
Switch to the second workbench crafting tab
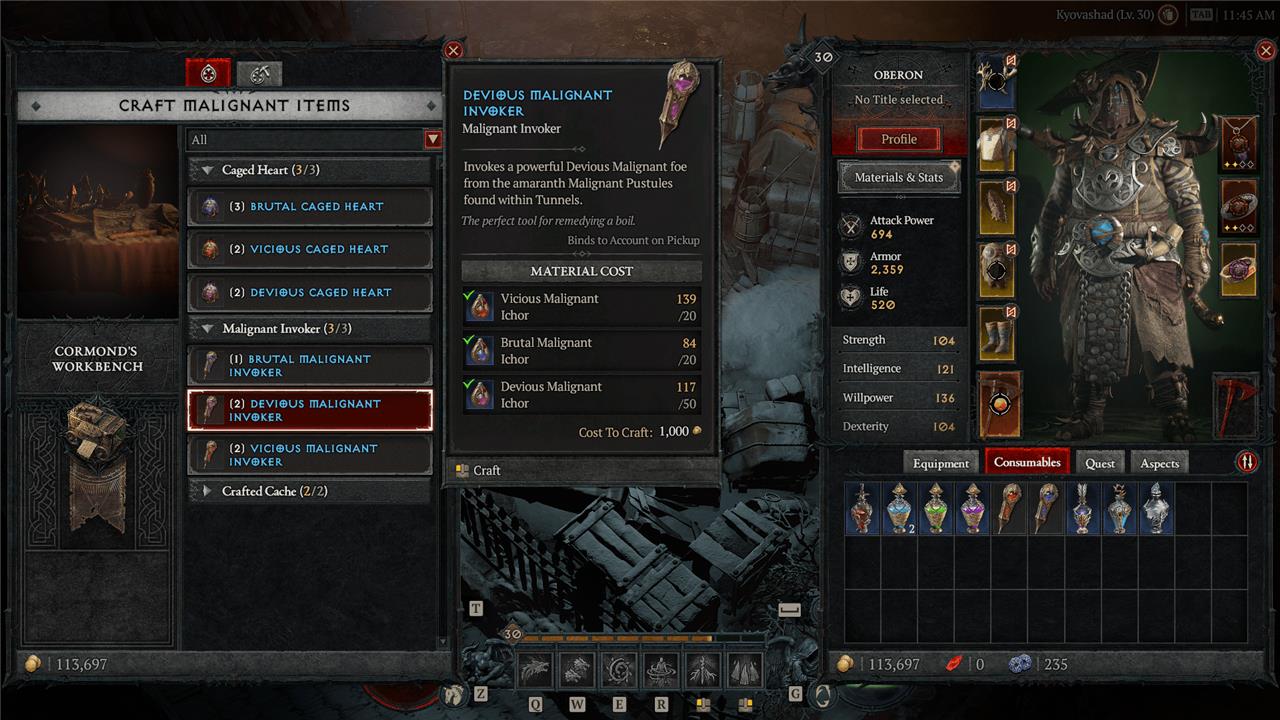click(x=259, y=73)
